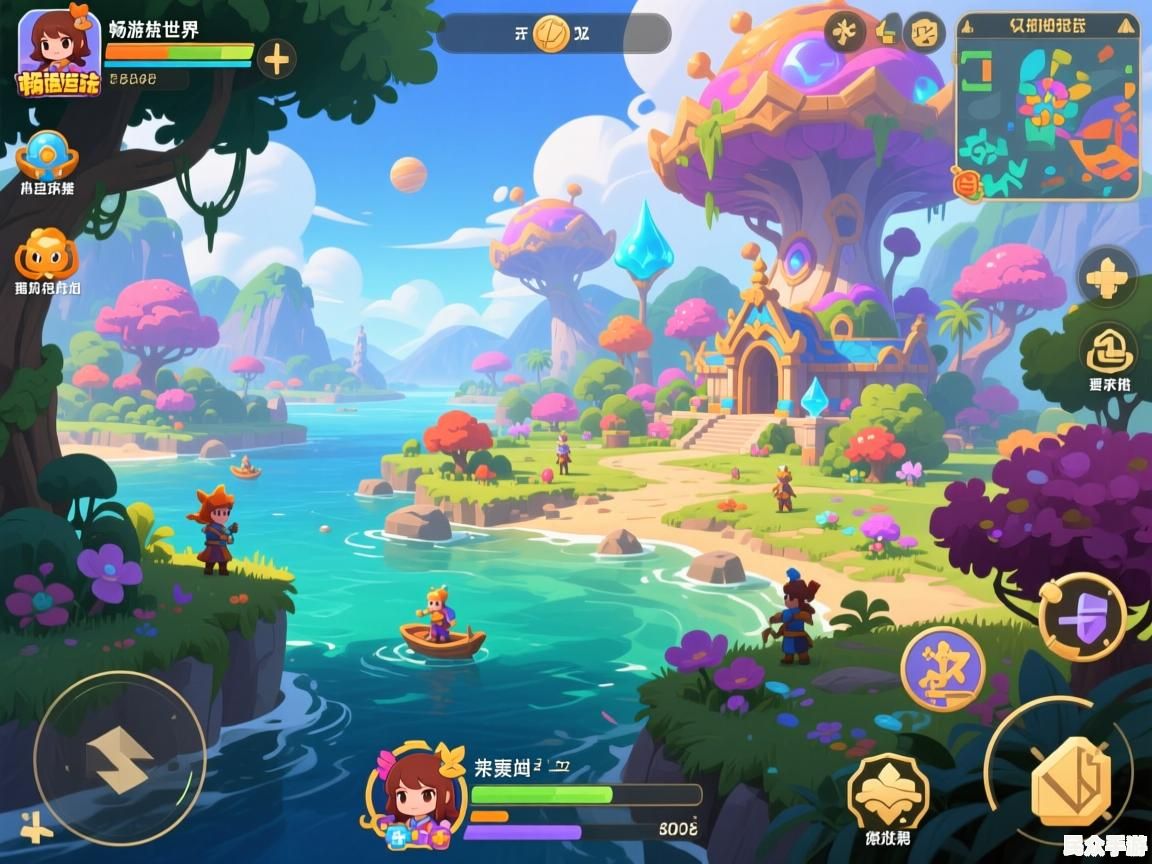This screenshot has width=1152, height=864.
Task: Open the blue orb trophy icon menu
Action: [46, 156]
